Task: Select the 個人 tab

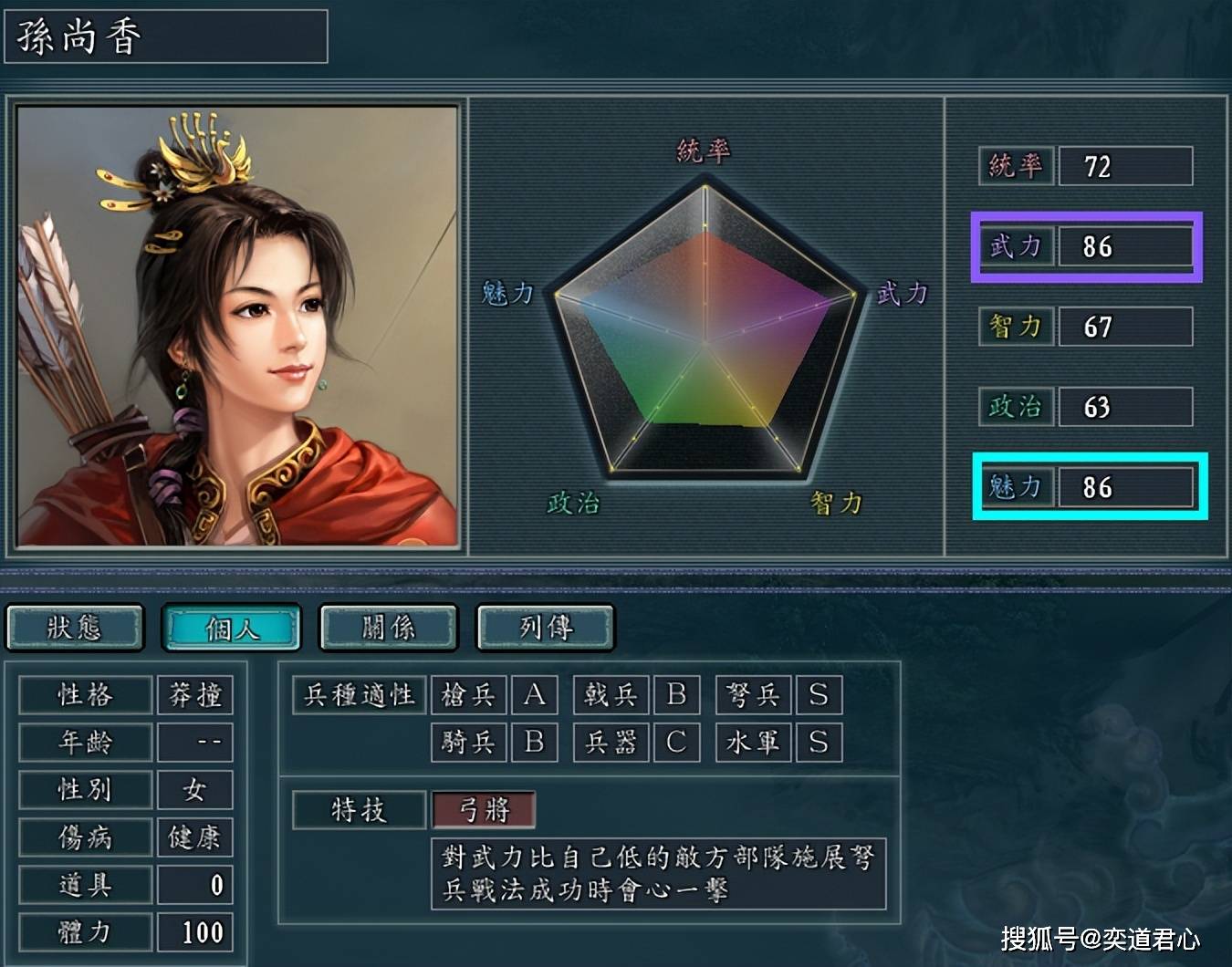Action: 232,628
